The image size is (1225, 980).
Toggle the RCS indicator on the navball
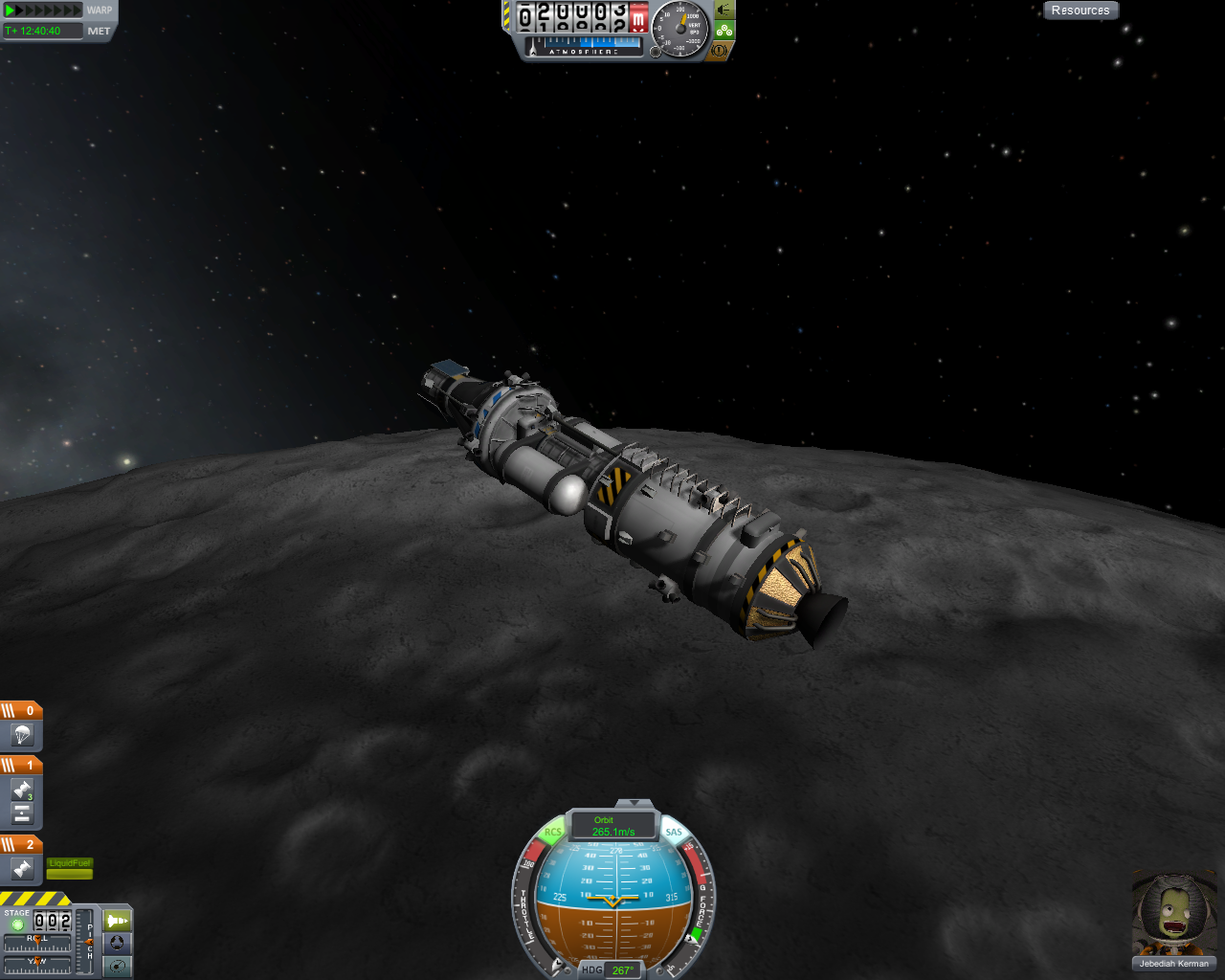(553, 833)
